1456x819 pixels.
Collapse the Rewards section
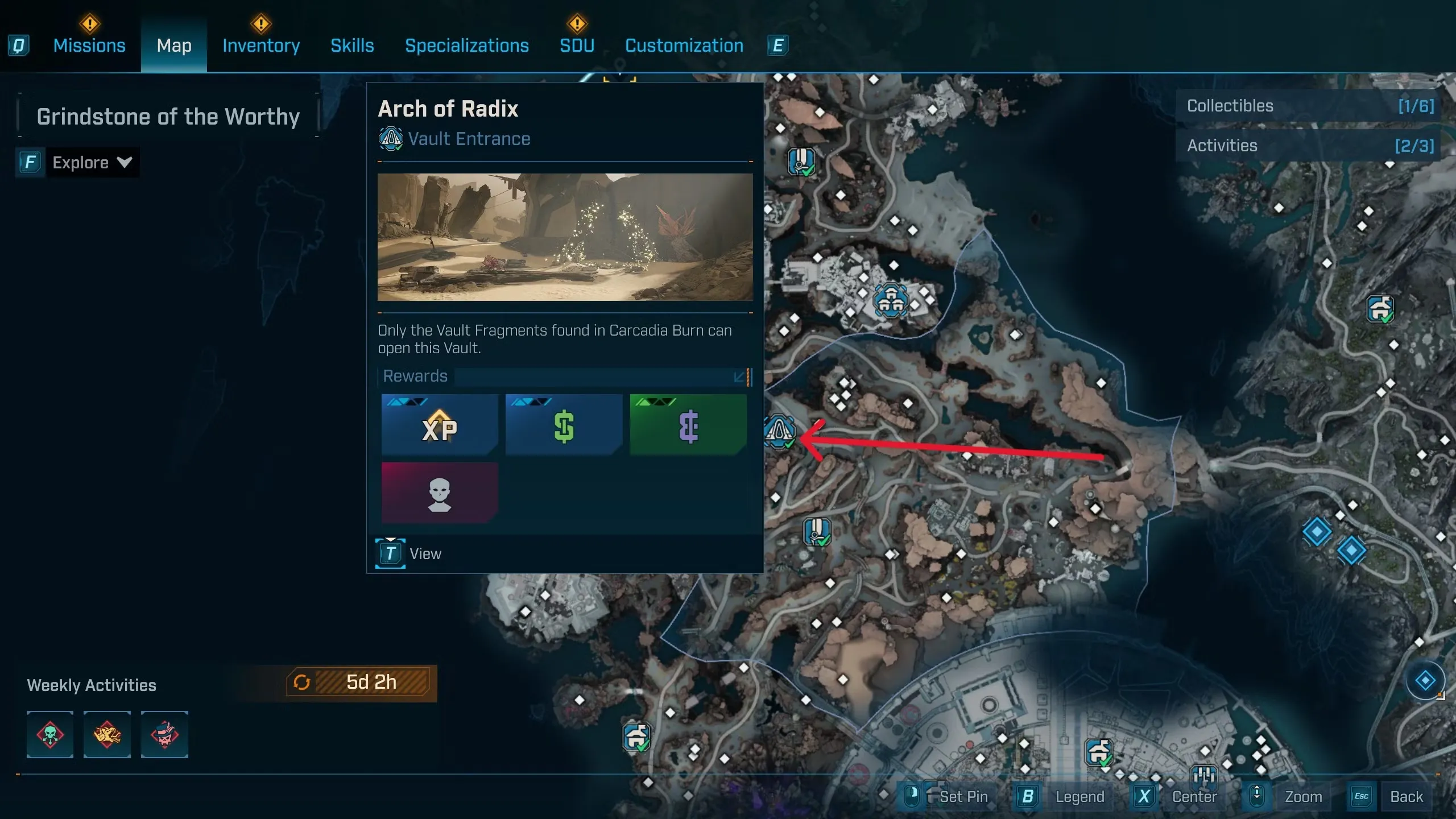click(742, 377)
